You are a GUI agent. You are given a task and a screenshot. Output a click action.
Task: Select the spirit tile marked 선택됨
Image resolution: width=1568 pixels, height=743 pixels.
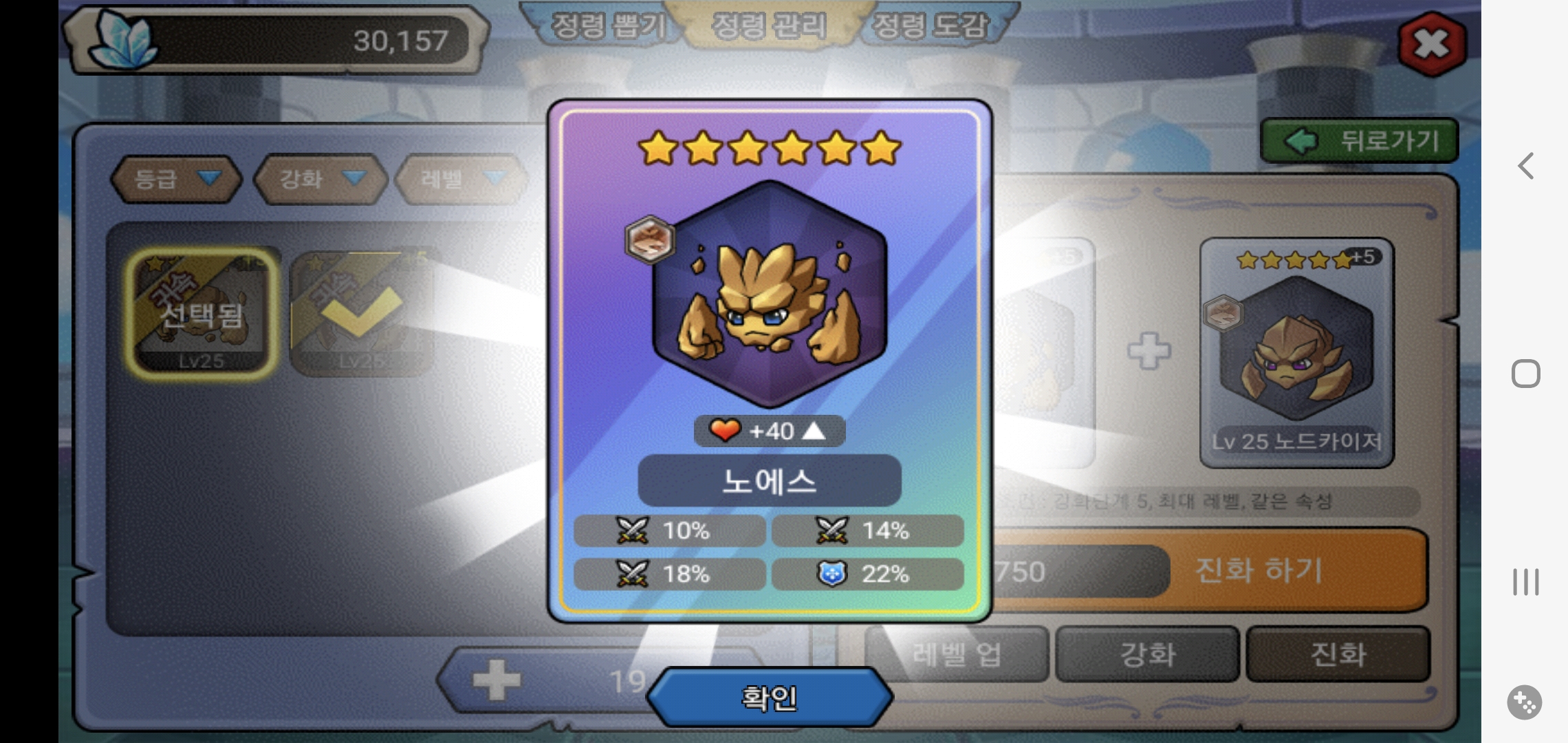click(x=202, y=313)
